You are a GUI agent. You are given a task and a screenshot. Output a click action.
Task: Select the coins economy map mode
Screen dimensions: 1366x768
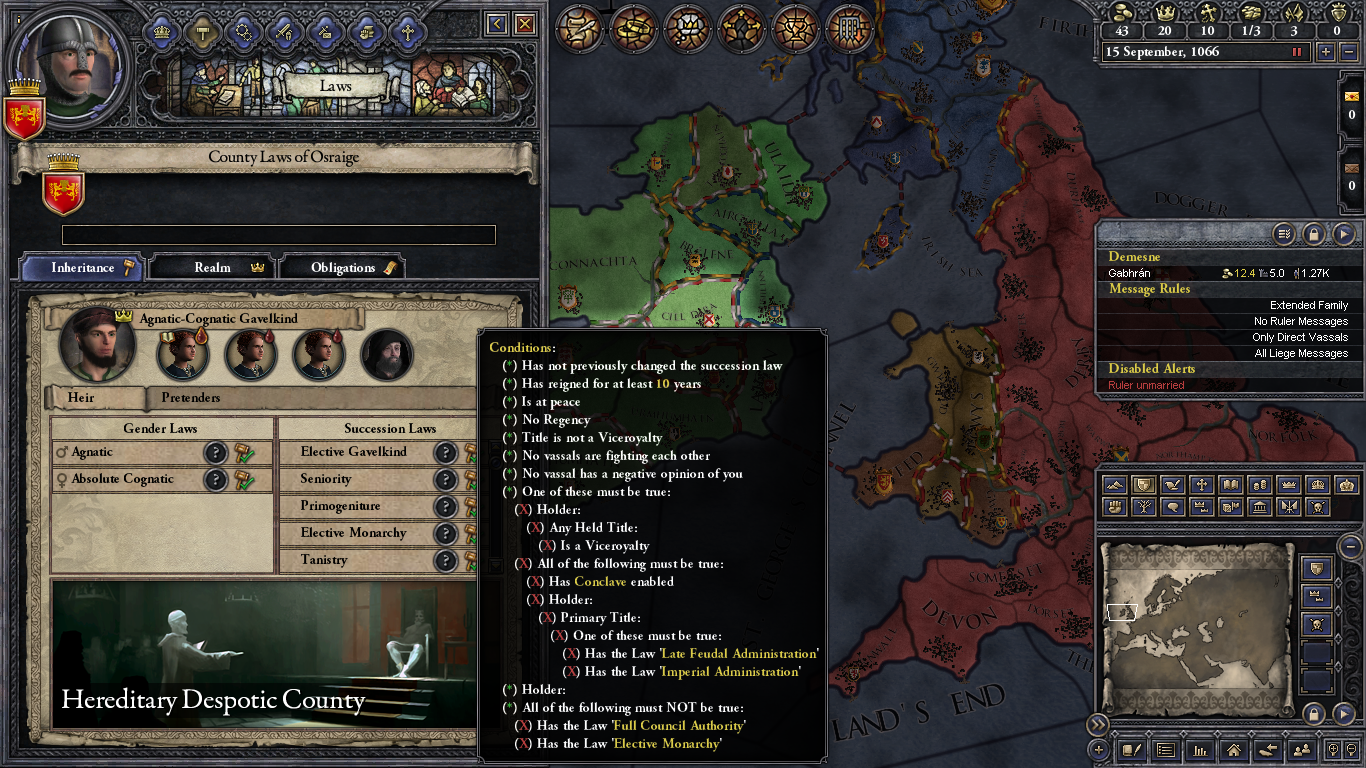(1261, 485)
